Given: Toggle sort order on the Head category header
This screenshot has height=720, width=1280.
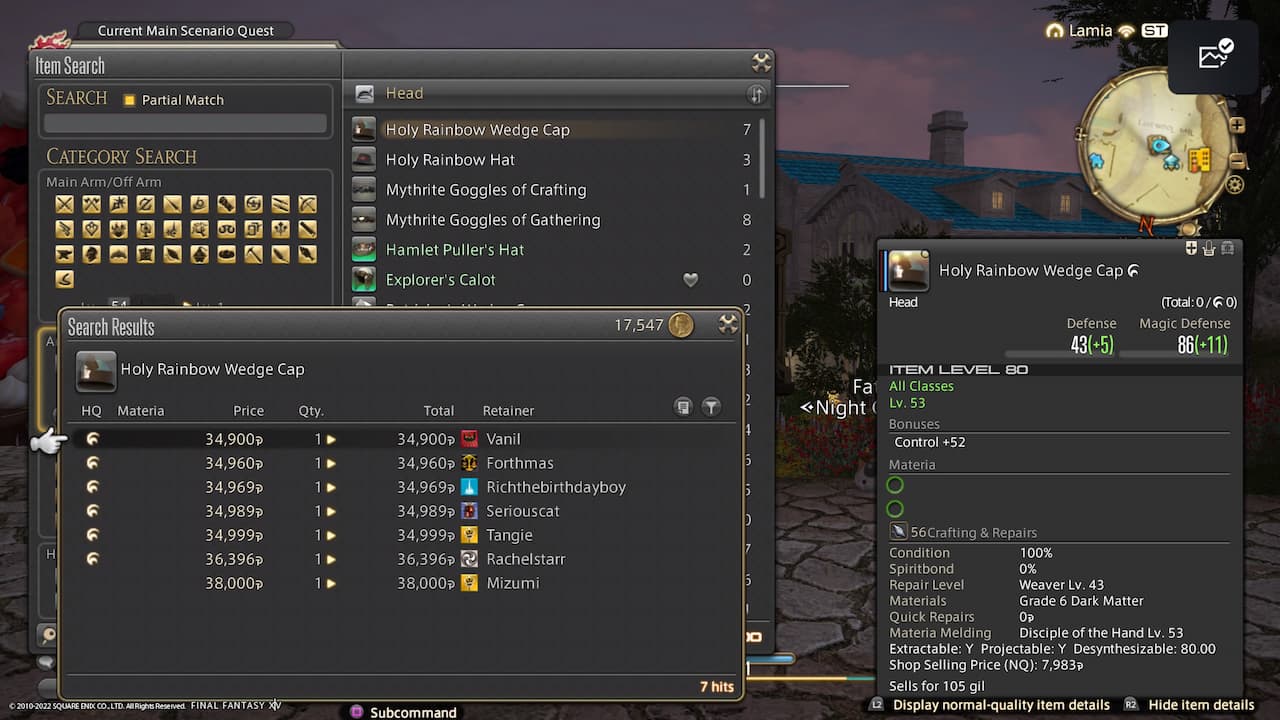Looking at the screenshot, I should tap(757, 93).
